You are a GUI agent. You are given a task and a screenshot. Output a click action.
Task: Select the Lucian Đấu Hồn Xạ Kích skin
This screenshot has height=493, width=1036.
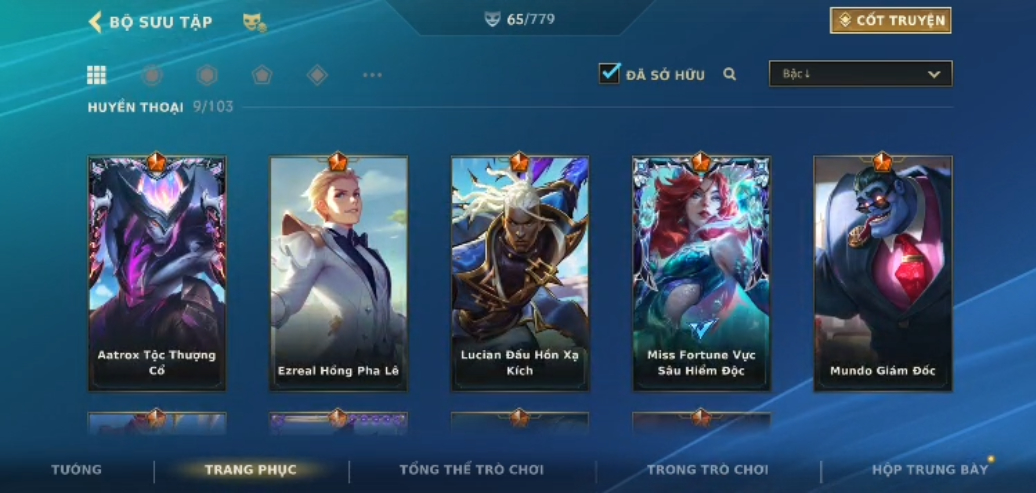(x=520, y=272)
